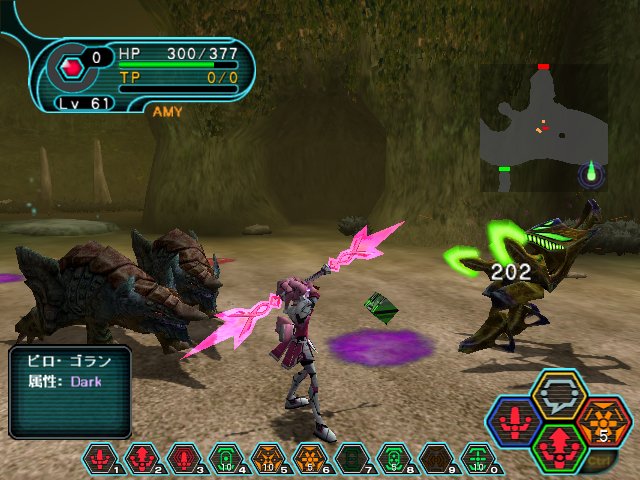Activate the orange trap action showing 5
This screenshot has height=480, width=640.
pos(603,420)
